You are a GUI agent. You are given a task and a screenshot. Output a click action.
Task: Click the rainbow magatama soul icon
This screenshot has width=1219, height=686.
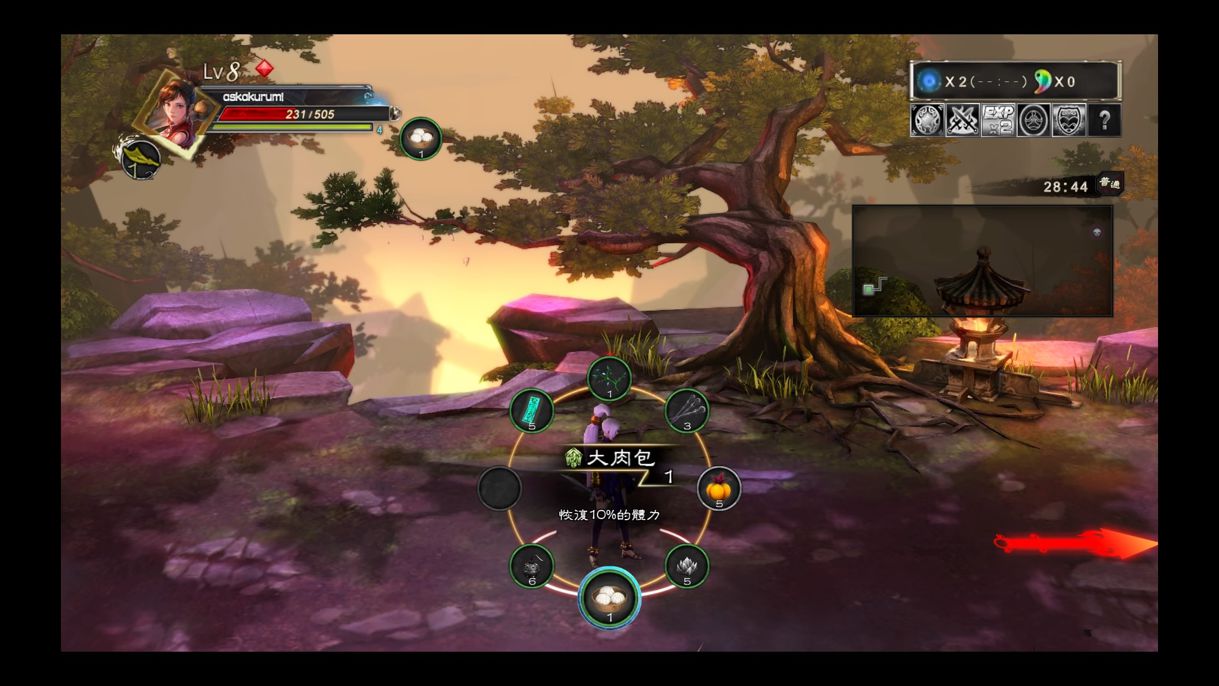tap(1041, 81)
